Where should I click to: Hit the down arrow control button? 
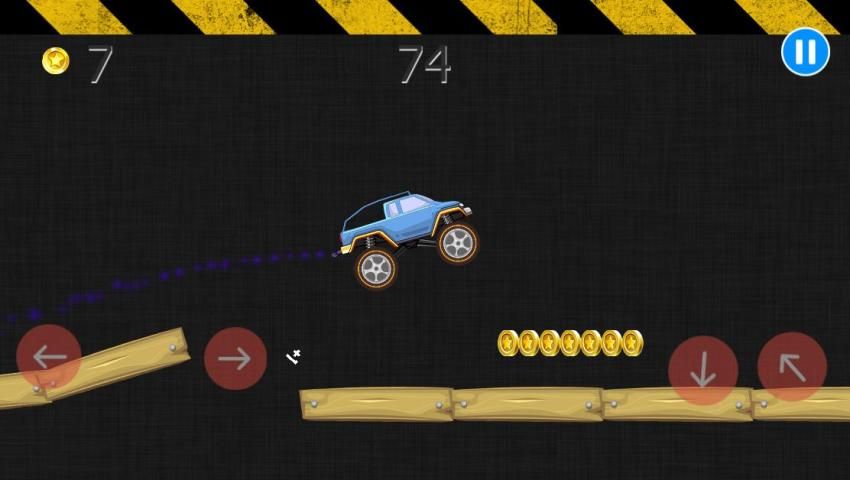703,370
